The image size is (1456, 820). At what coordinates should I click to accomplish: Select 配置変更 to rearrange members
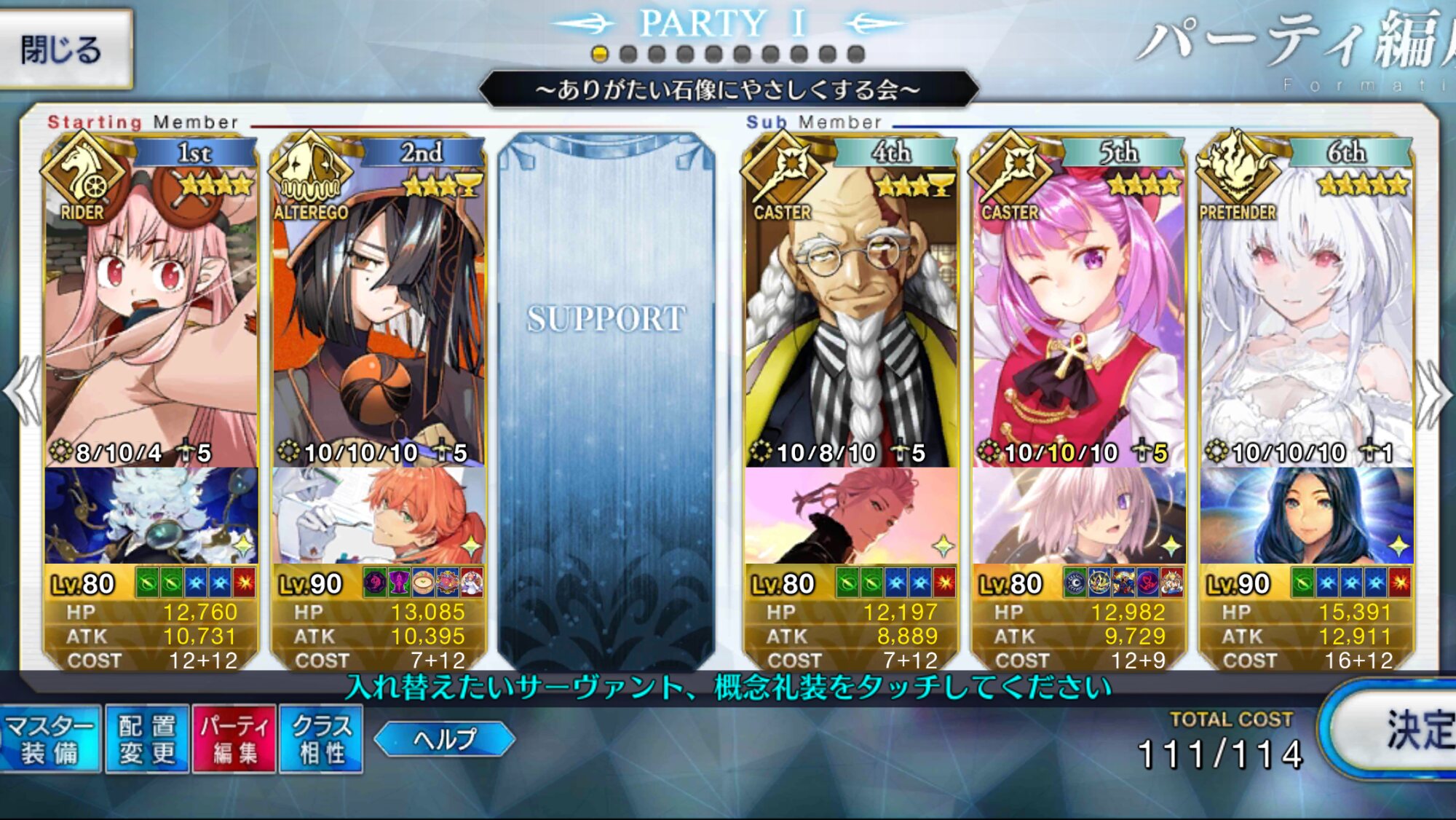tap(147, 738)
